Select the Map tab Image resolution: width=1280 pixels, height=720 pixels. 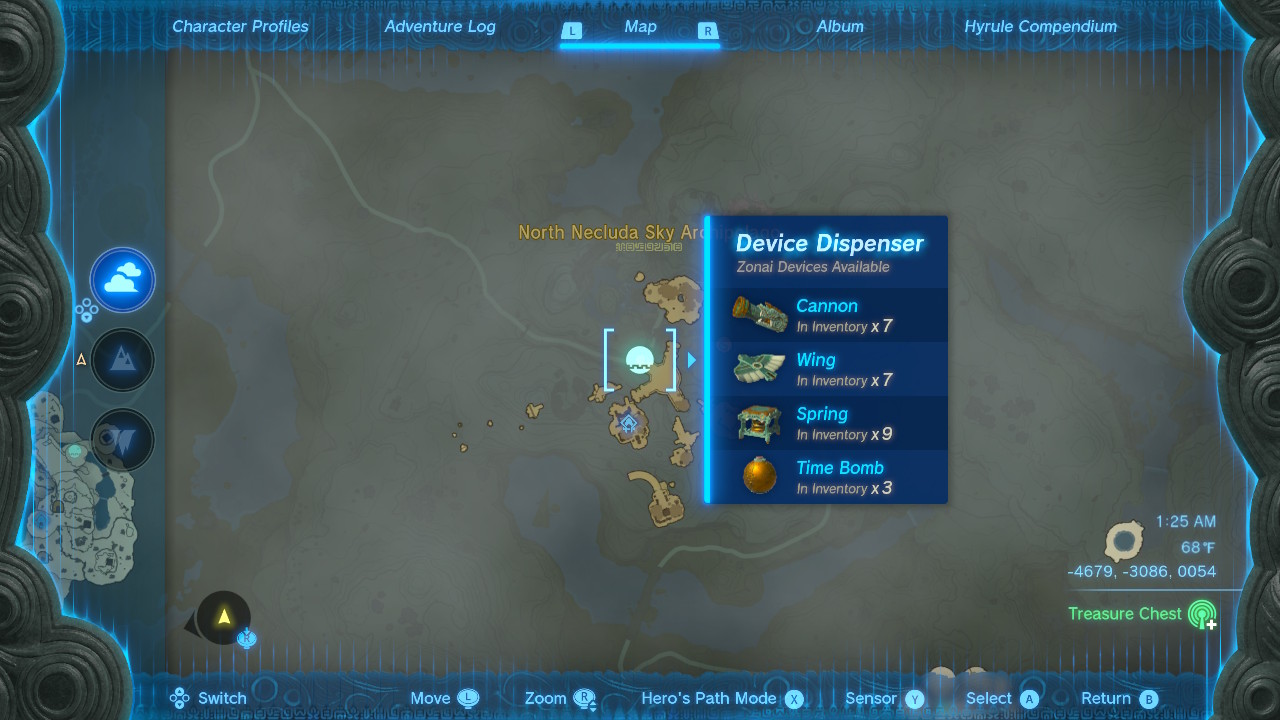(x=640, y=27)
